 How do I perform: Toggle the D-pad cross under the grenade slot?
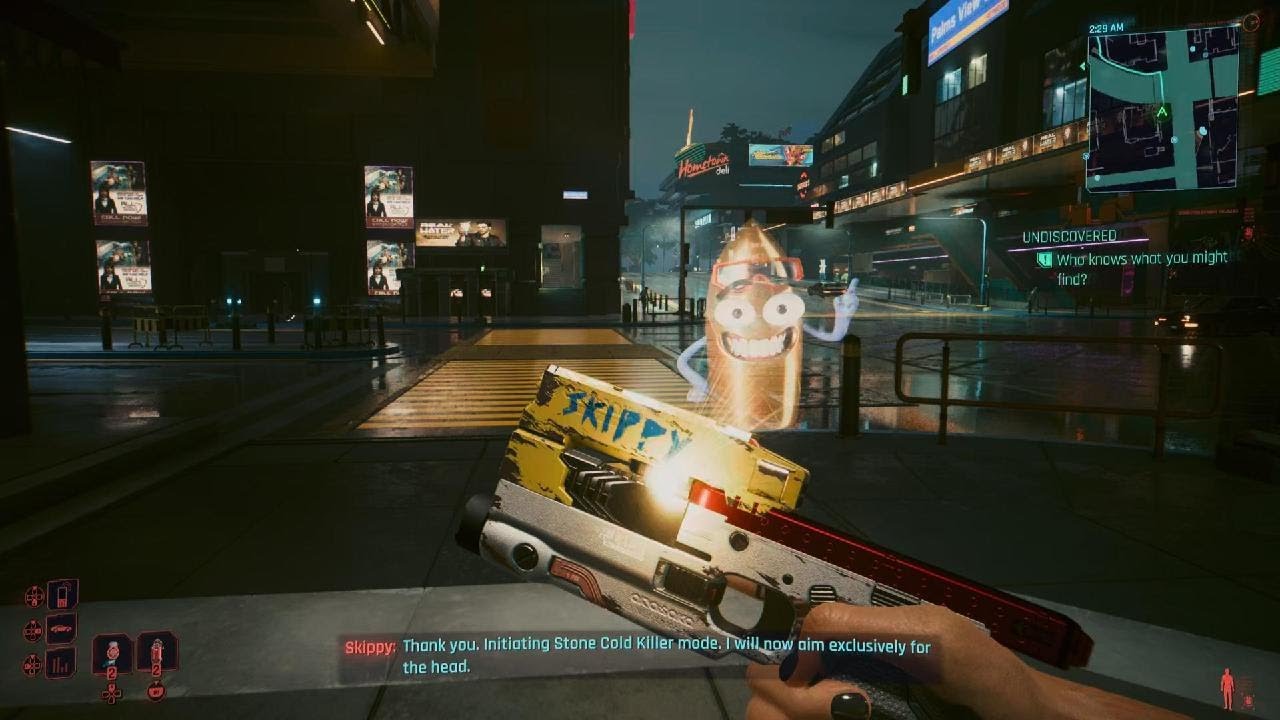point(111,693)
